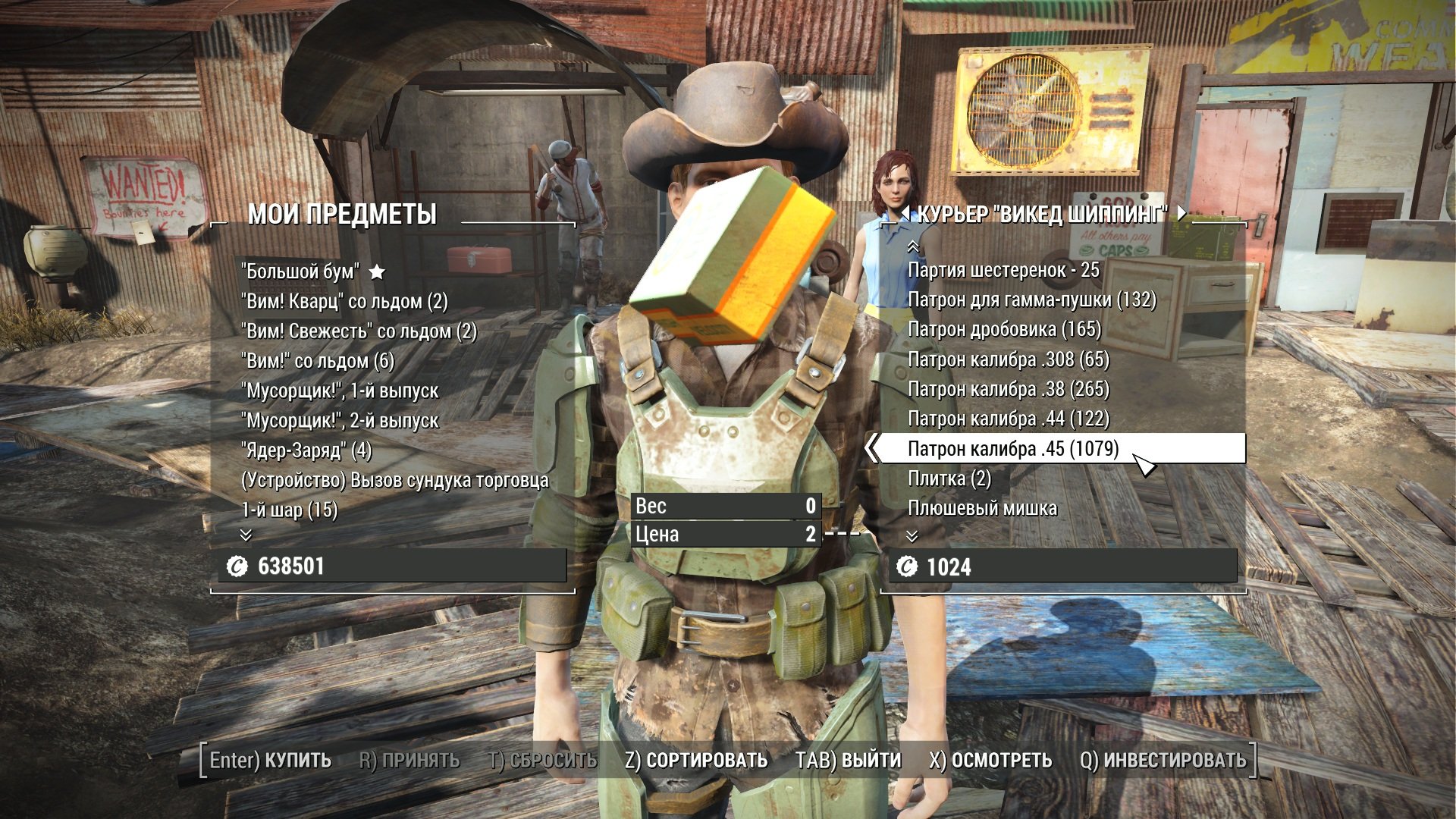Choose "Вим! Кварц" со льдом item
The image size is (1456, 819).
(344, 301)
